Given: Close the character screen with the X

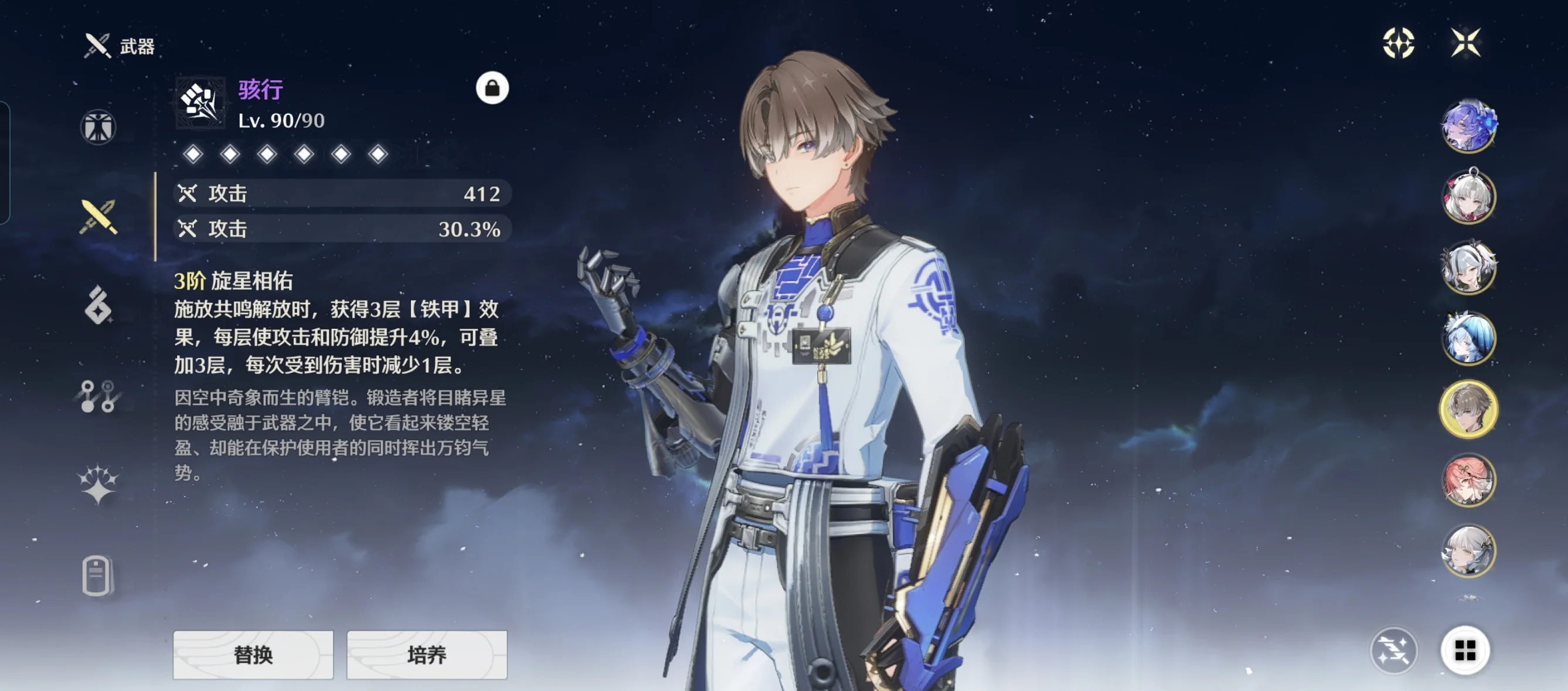Looking at the screenshot, I should click(x=1466, y=43).
